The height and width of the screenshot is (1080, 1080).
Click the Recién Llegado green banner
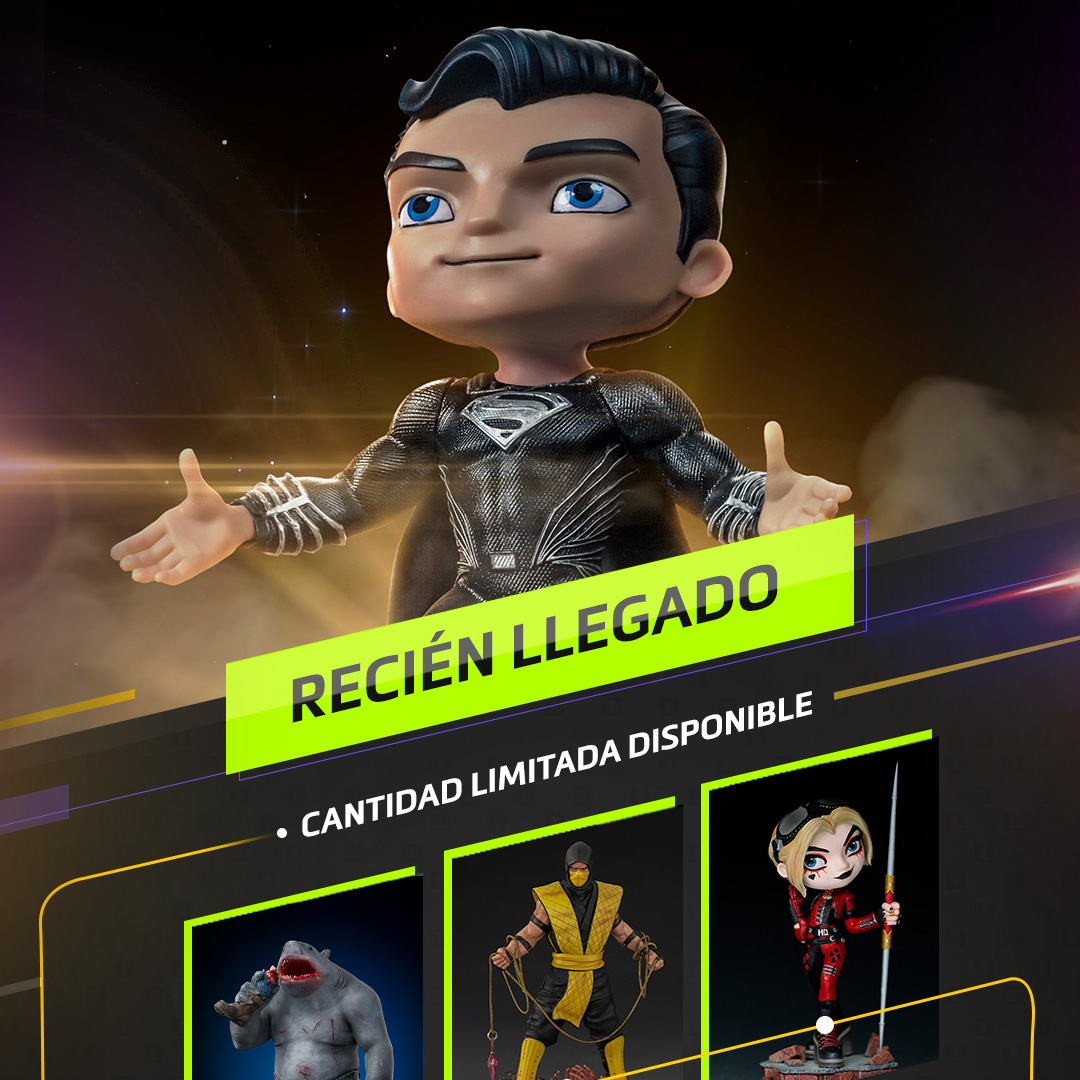click(540, 645)
